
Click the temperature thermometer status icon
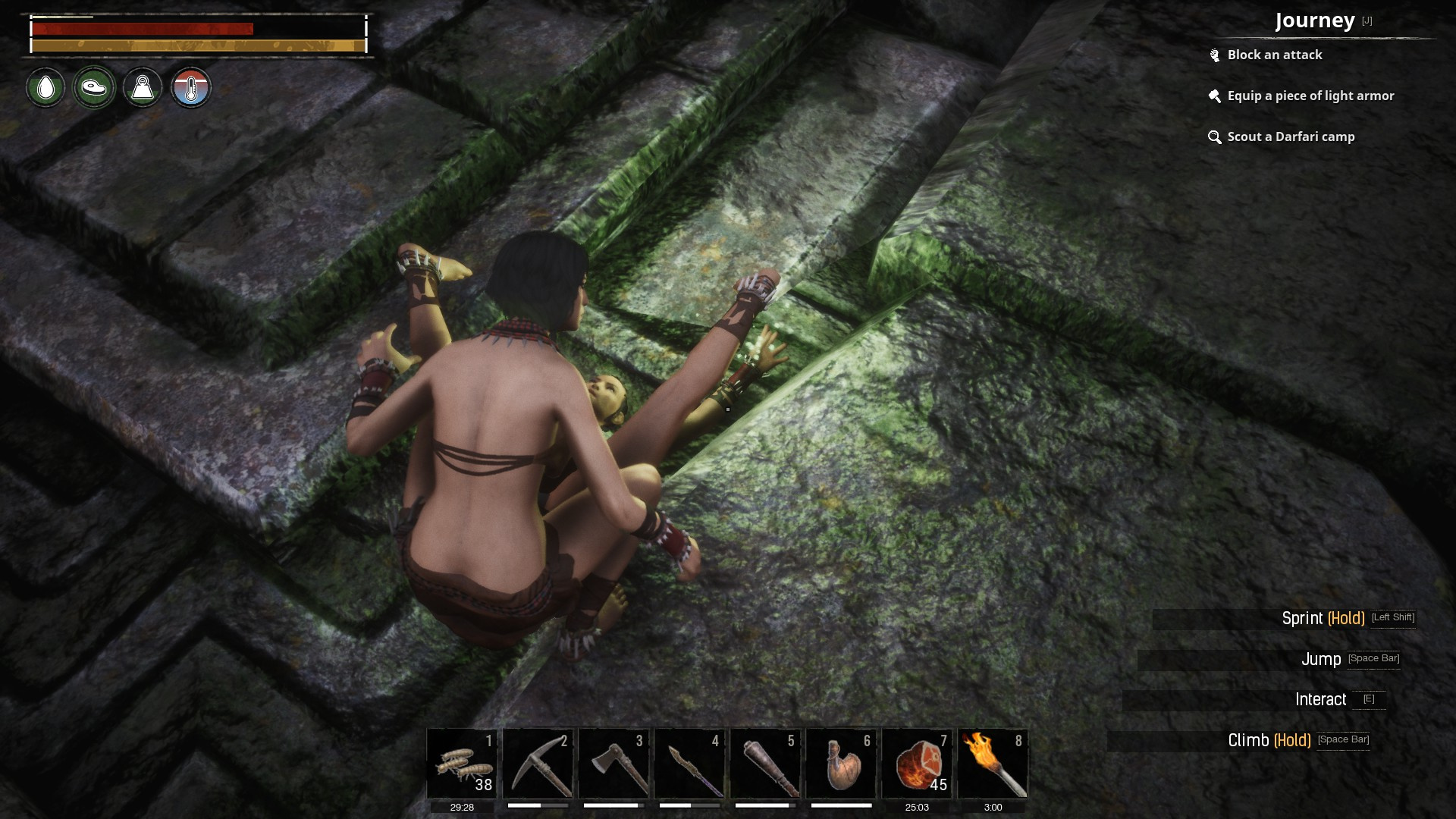click(x=190, y=88)
